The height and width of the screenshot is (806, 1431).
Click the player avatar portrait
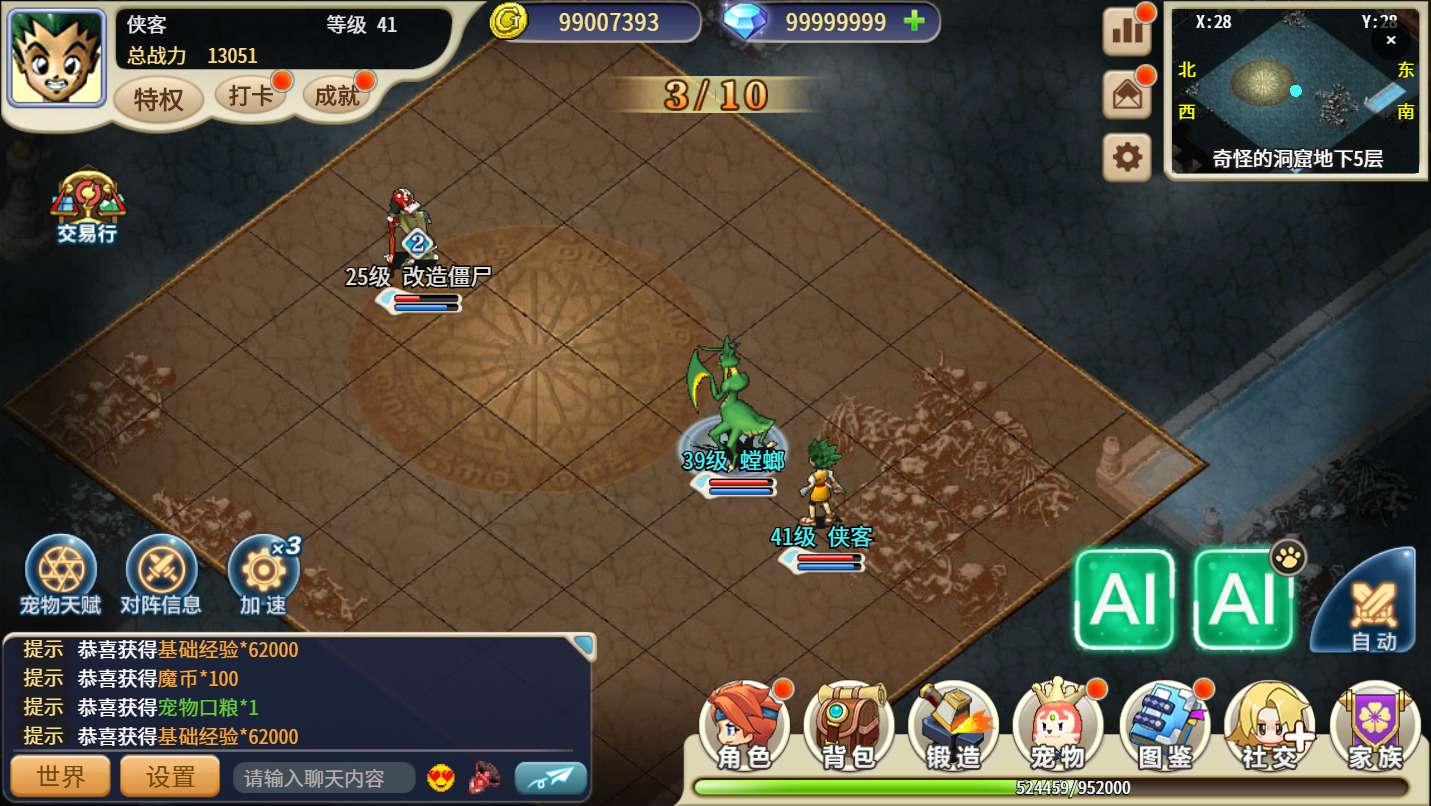tap(57, 57)
